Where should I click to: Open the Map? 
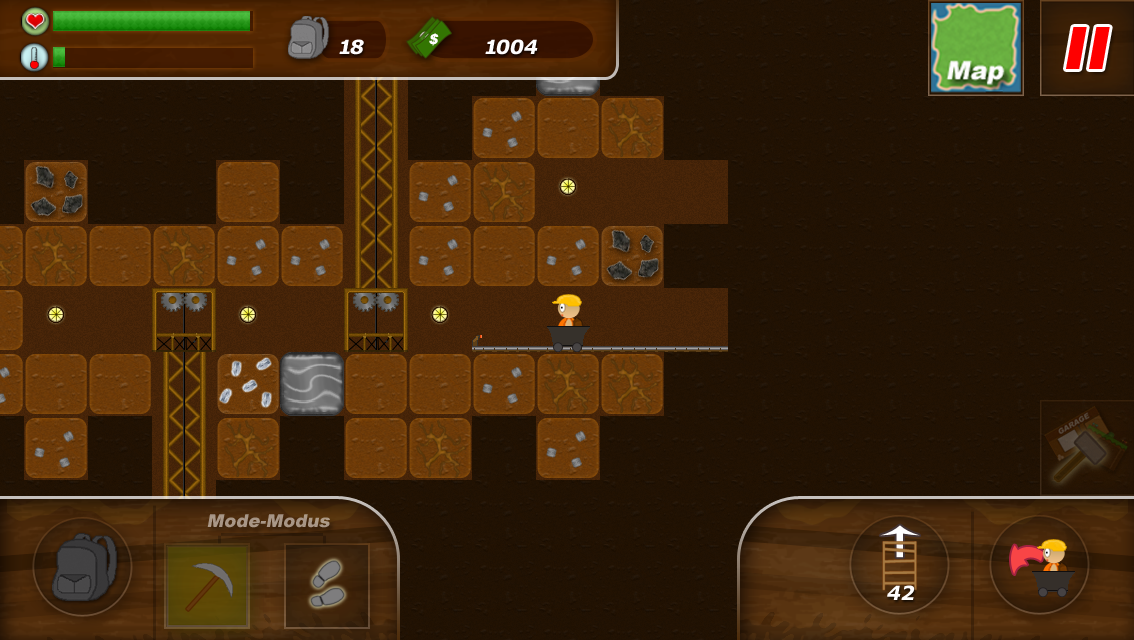pos(975,48)
